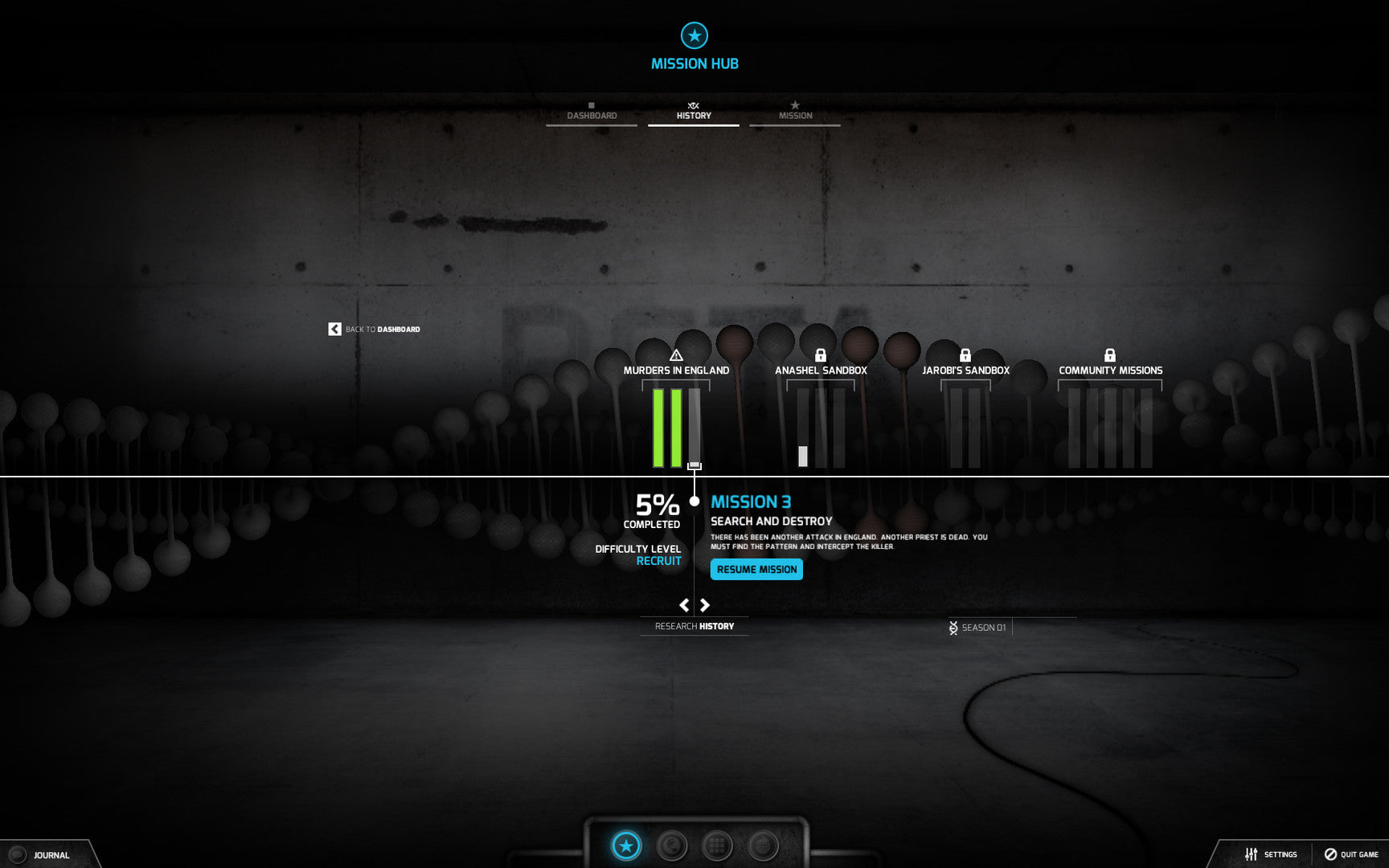Open the Journal panel
Screen dimensions: 1389x868
(x=51, y=855)
